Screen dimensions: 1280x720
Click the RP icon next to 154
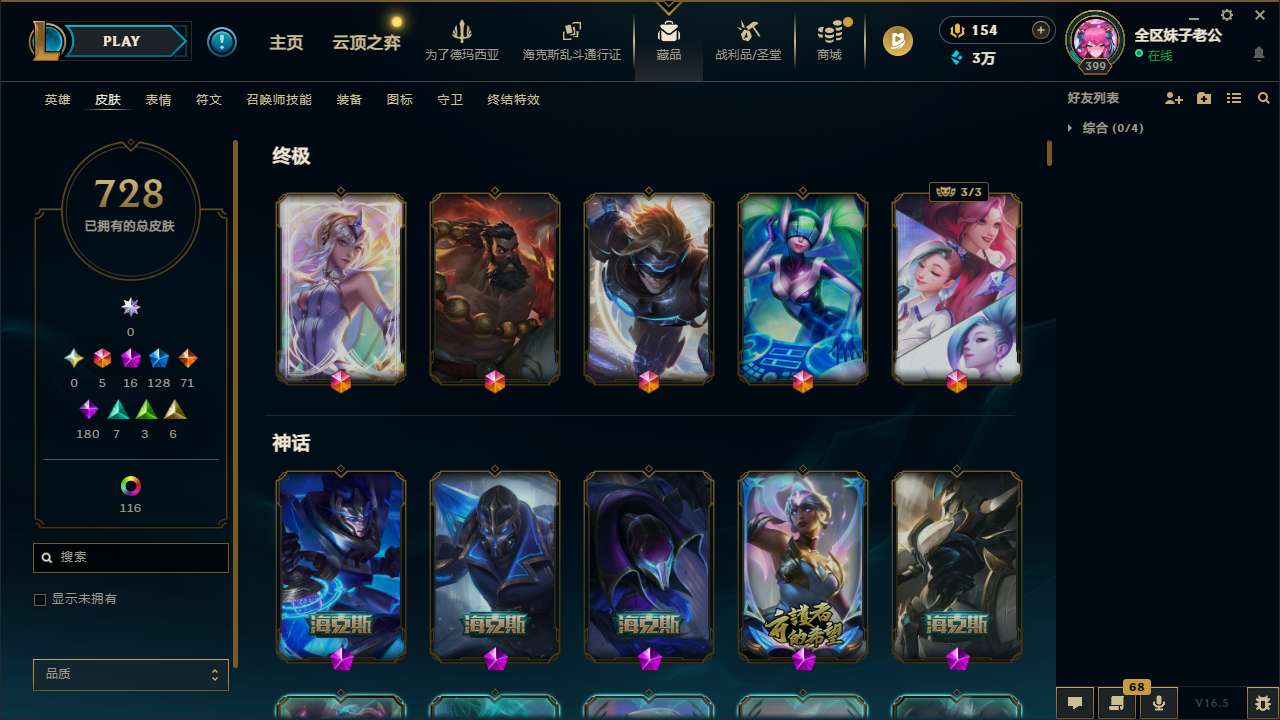(956, 30)
